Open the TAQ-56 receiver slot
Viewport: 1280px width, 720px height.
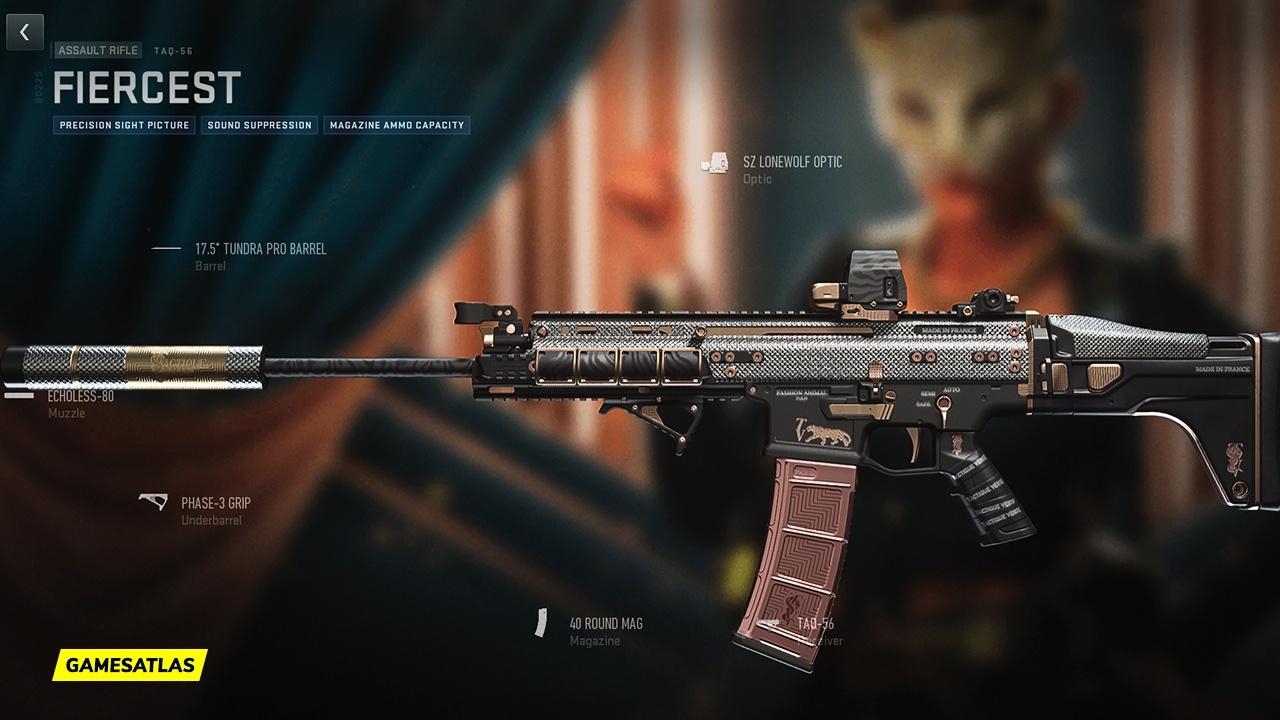click(x=815, y=624)
